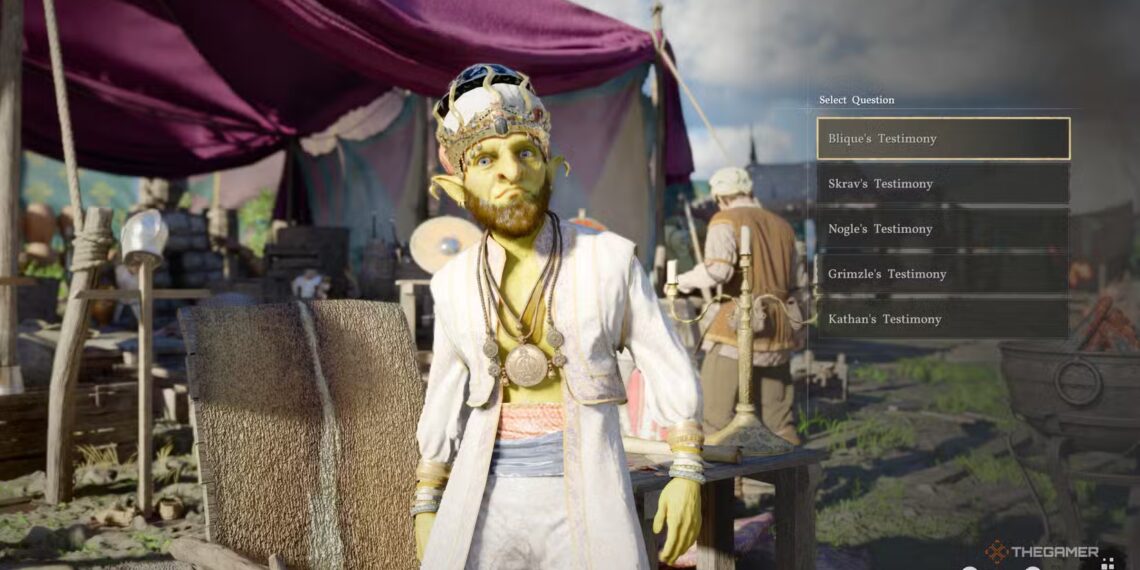
Task: Select Blique's Testimony question
Action: click(943, 139)
